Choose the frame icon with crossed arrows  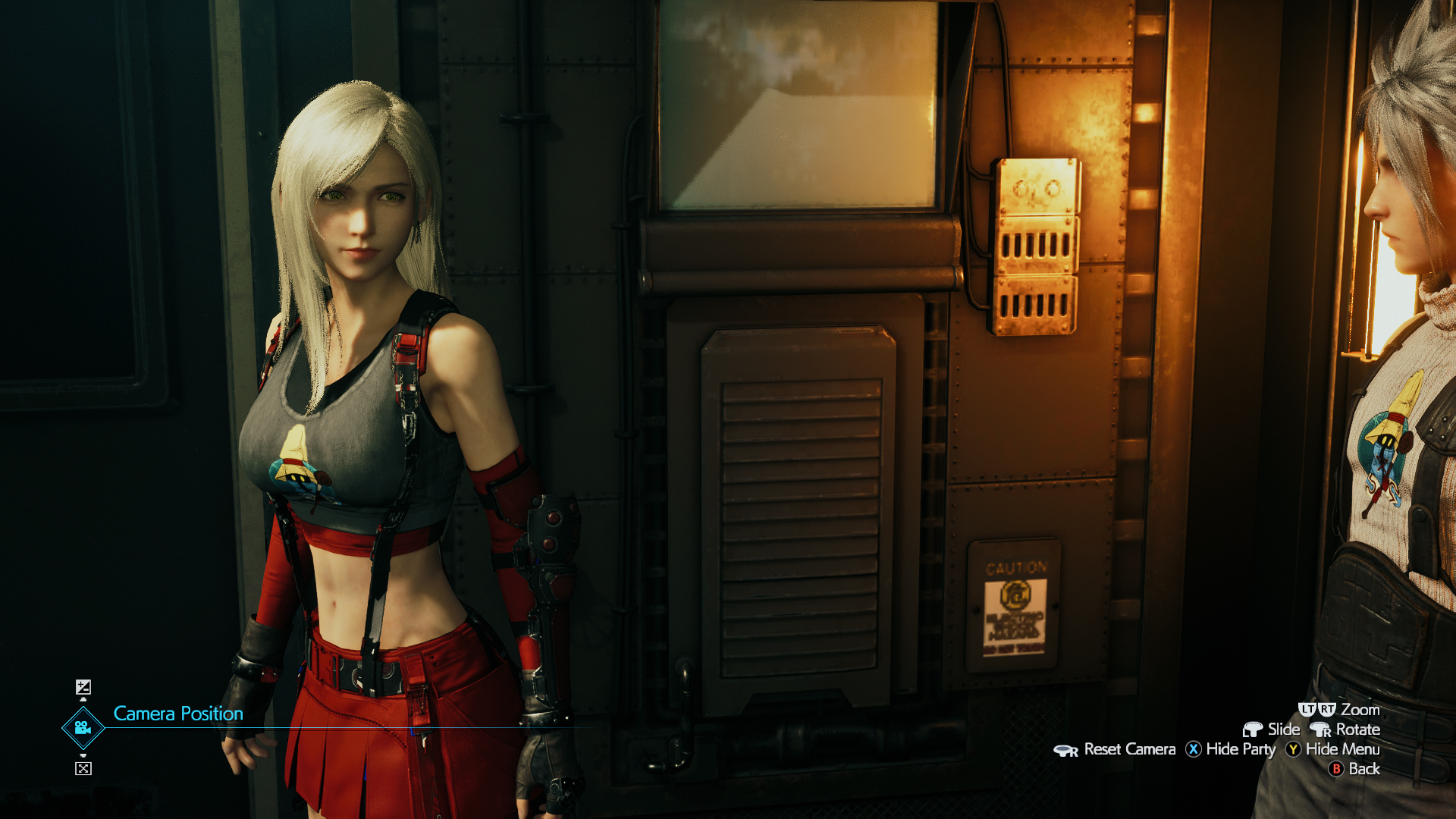tap(83, 768)
